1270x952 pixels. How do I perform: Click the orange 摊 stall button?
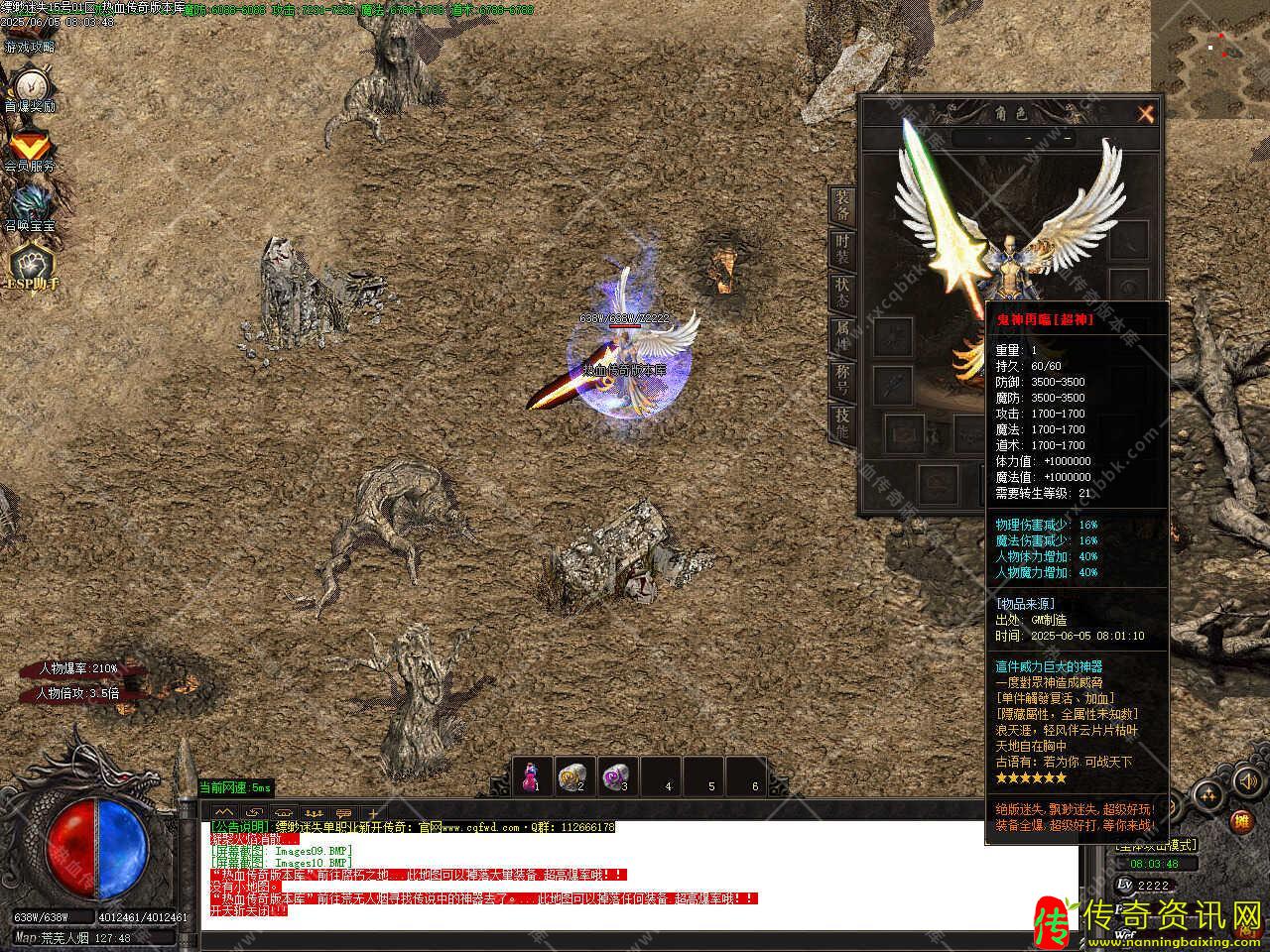tap(1241, 822)
